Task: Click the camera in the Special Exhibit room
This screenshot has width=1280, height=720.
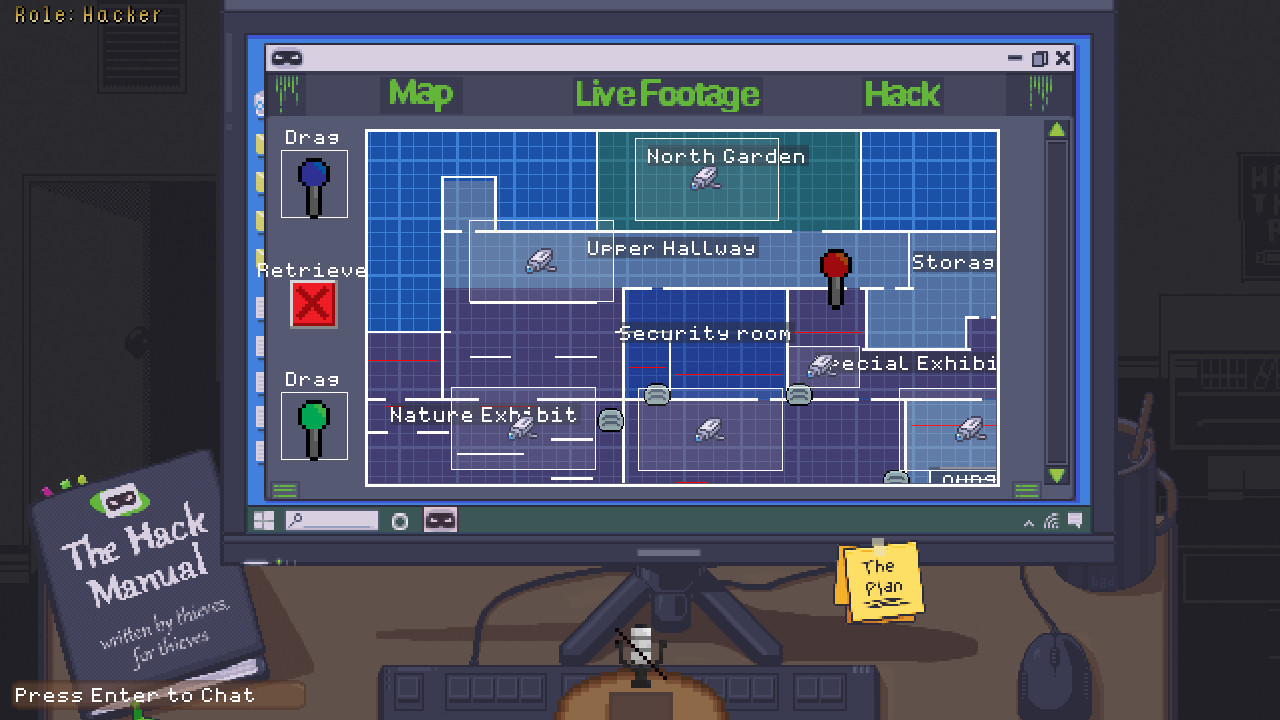Action: pos(822,365)
